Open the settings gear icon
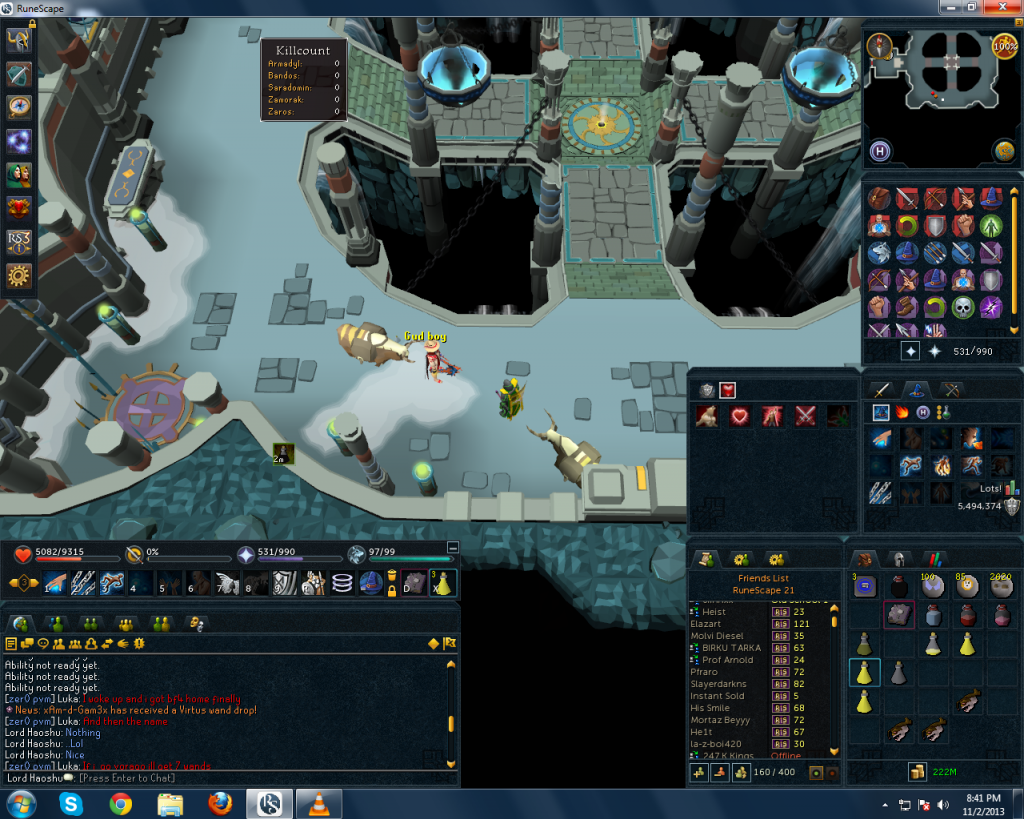This screenshot has width=1024, height=819. (x=20, y=276)
